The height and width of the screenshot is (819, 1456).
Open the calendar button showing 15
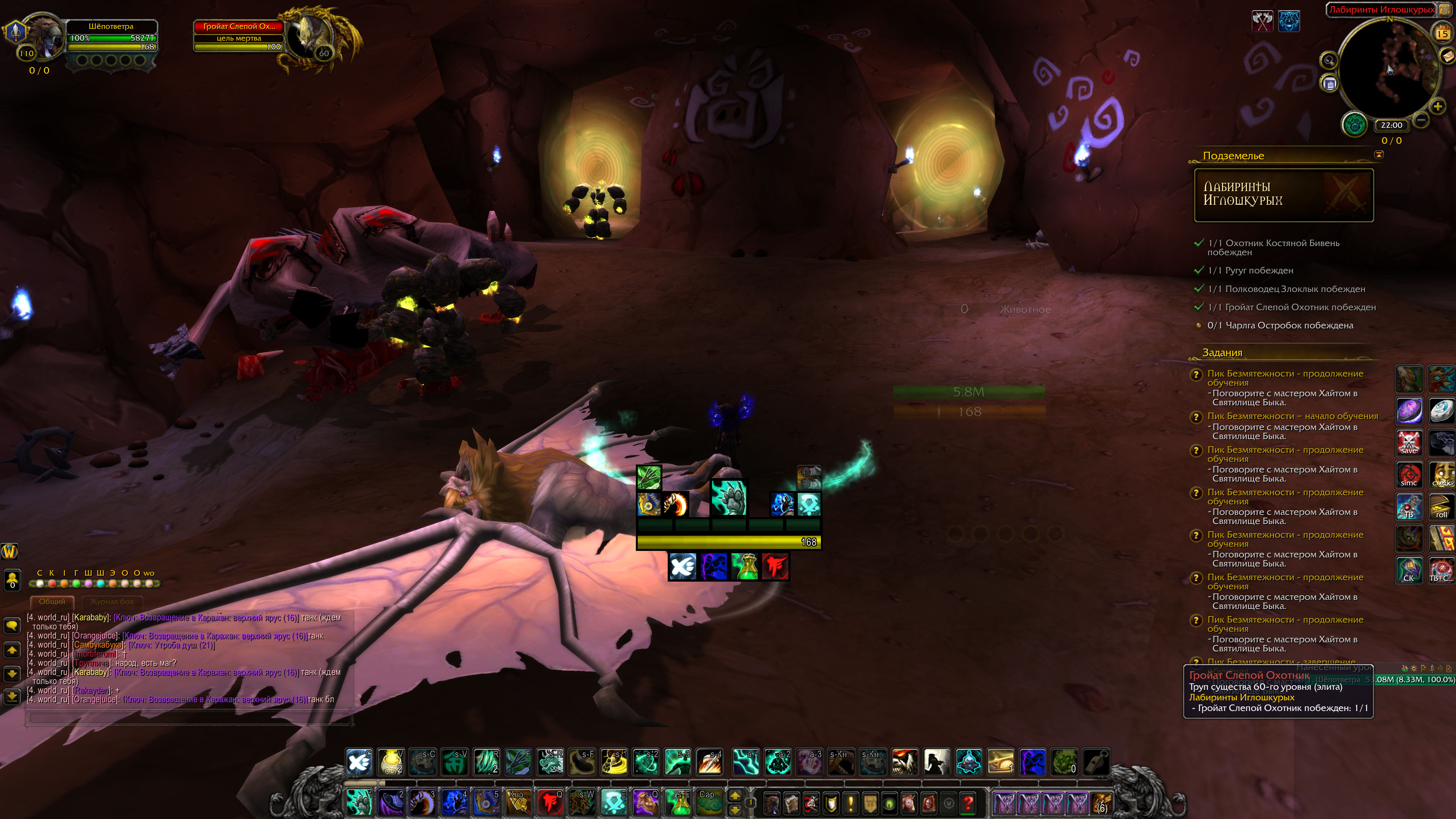[1442, 33]
